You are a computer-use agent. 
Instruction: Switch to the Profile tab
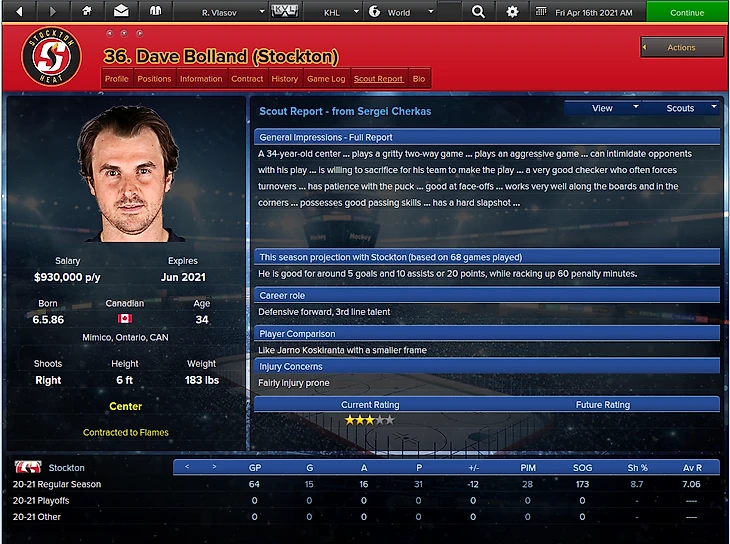[117, 79]
